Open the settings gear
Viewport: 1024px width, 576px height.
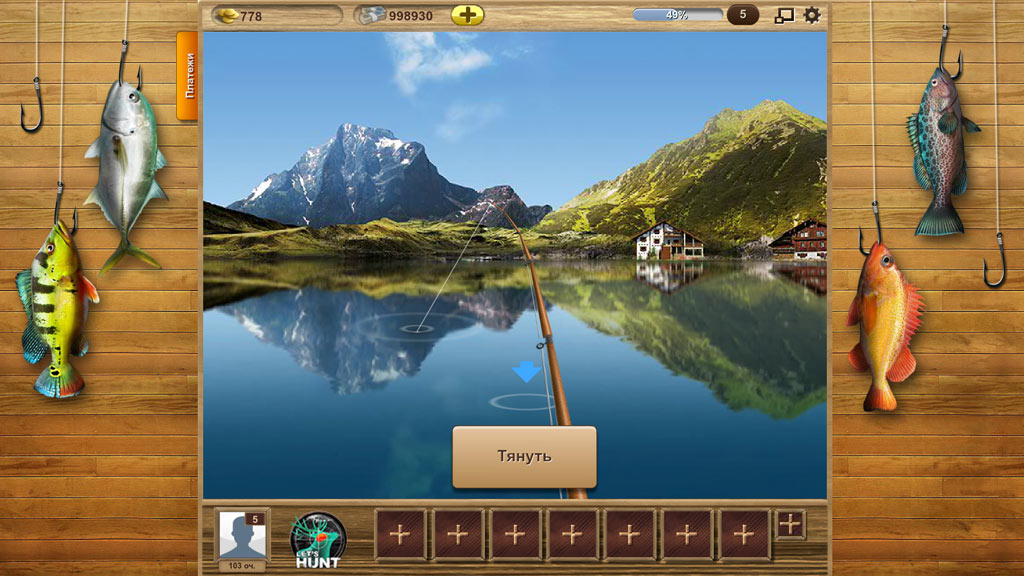click(812, 15)
